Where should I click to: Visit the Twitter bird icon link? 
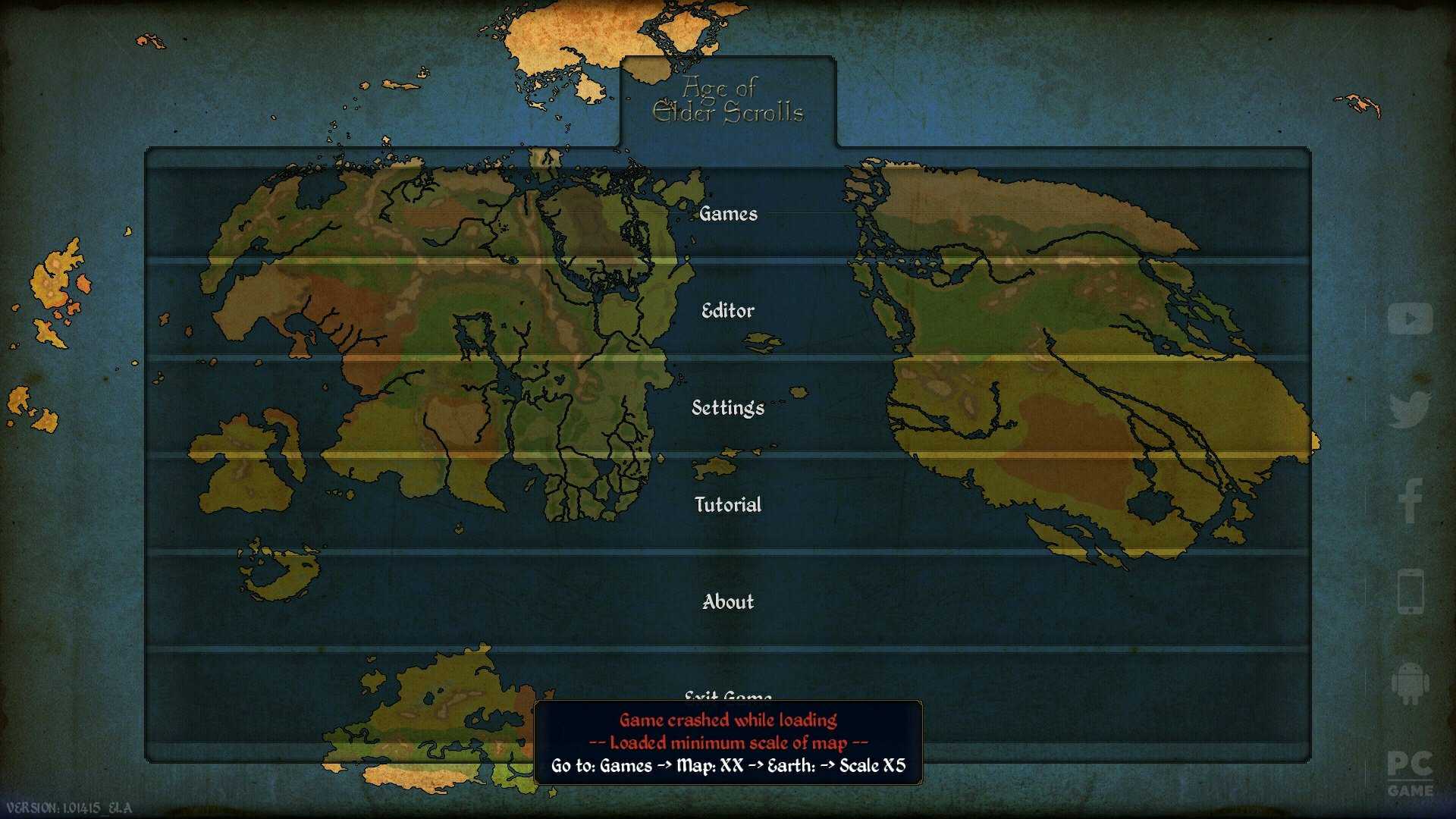coord(1410,409)
